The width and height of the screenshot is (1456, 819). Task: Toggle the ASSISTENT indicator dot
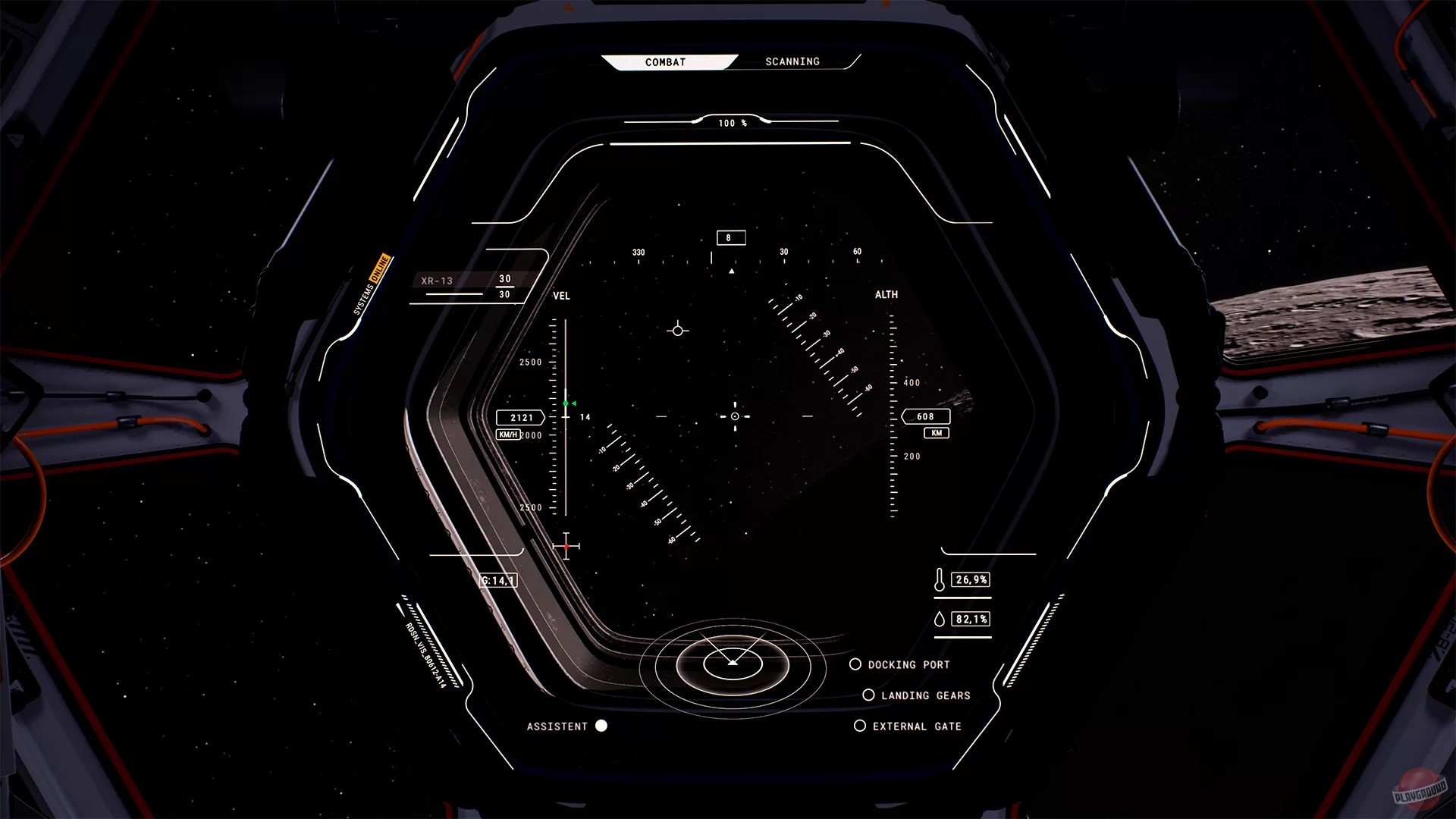point(603,726)
